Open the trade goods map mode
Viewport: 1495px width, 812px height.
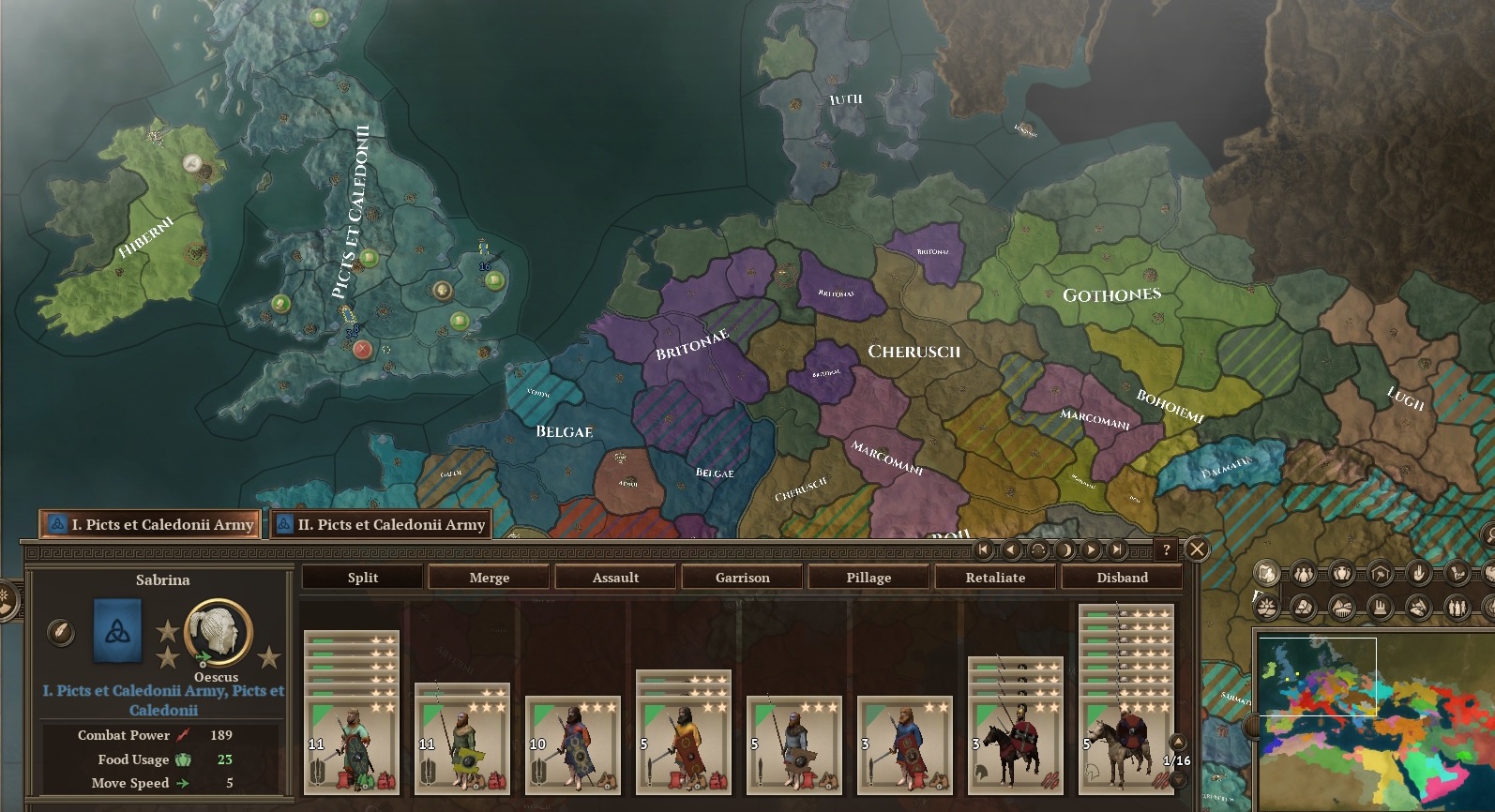(x=1341, y=573)
